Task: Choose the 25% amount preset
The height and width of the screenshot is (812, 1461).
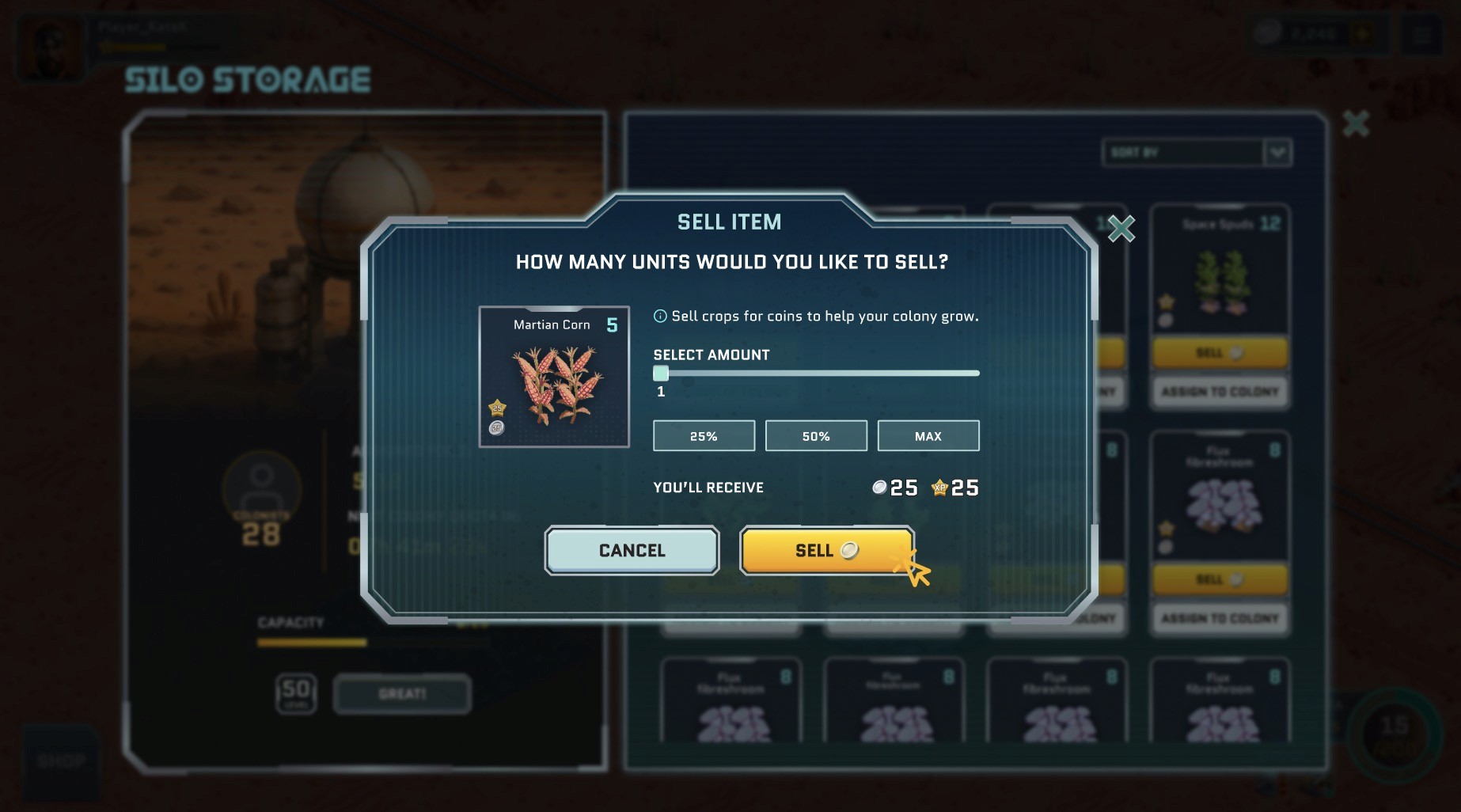Action: click(x=704, y=436)
